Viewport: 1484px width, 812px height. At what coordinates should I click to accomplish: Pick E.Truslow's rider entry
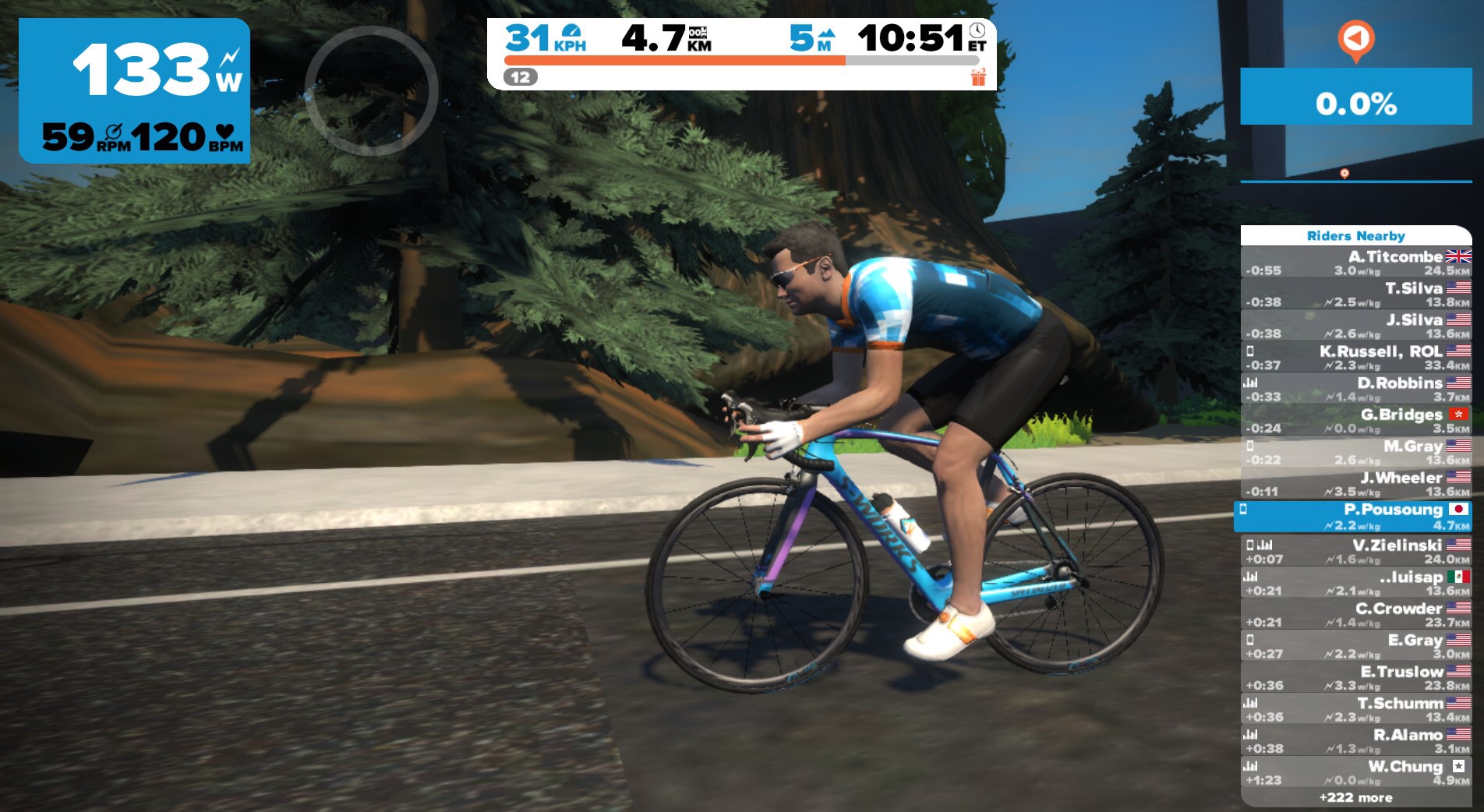pyautogui.click(x=1356, y=677)
